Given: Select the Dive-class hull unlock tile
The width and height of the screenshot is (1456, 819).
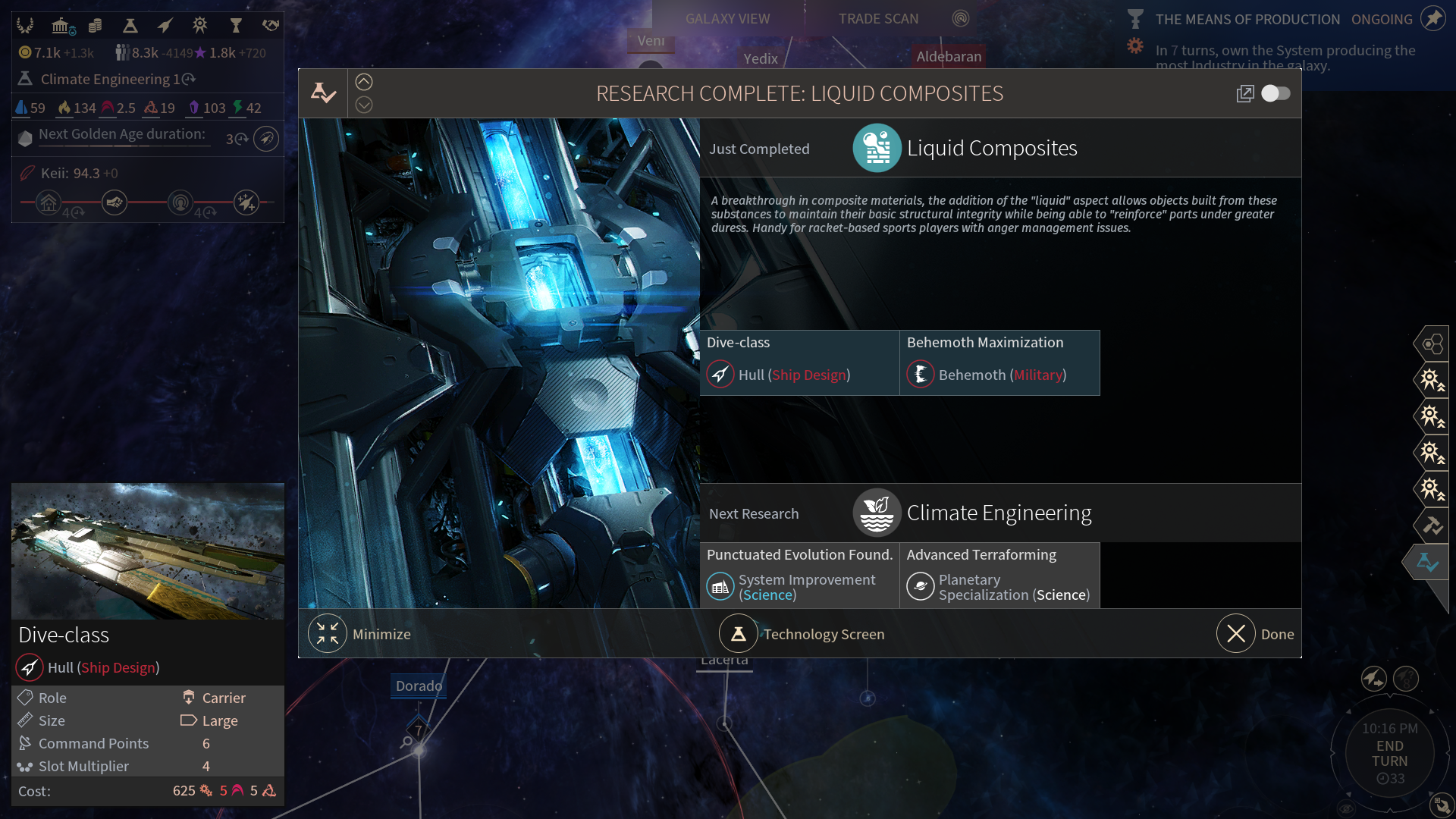Looking at the screenshot, I should [799, 362].
